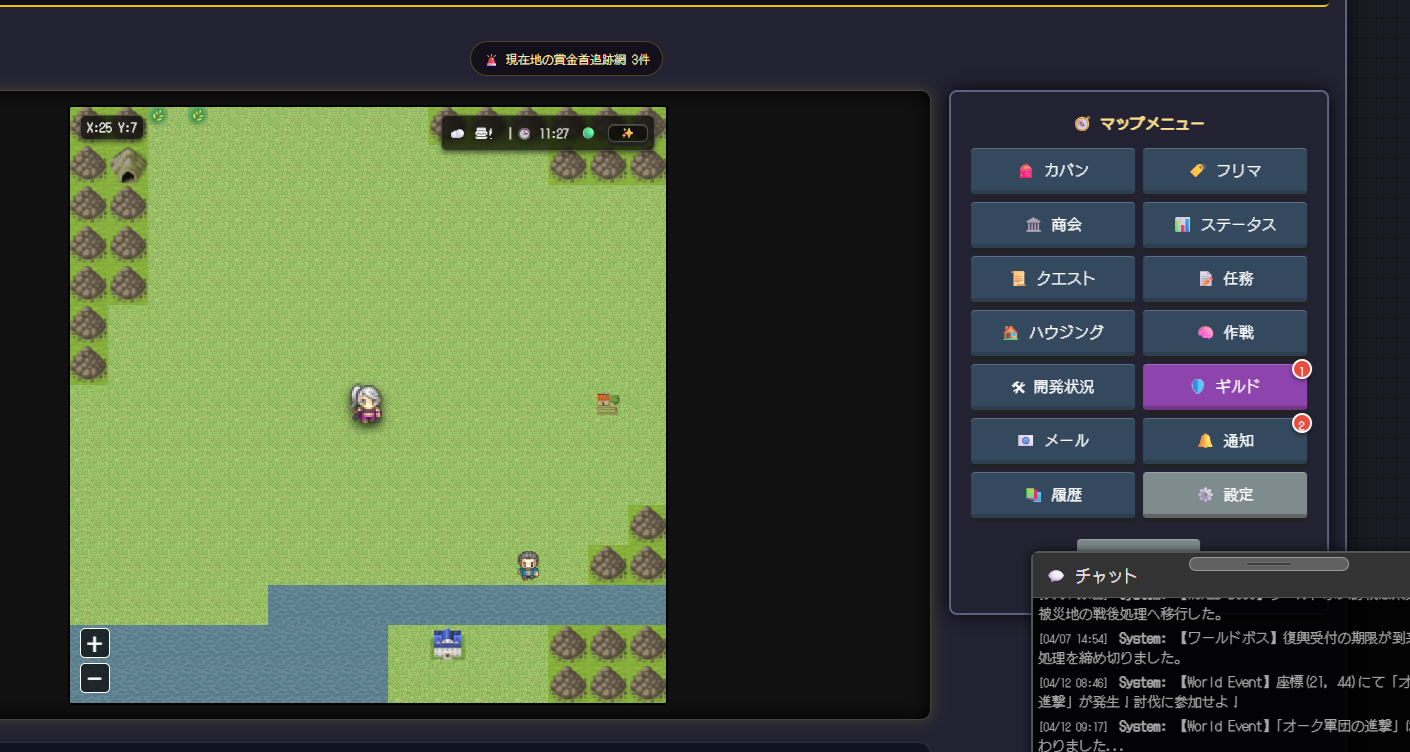Open the 作戦 tactics menu
1410x752 pixels.
coord(1224,333)
